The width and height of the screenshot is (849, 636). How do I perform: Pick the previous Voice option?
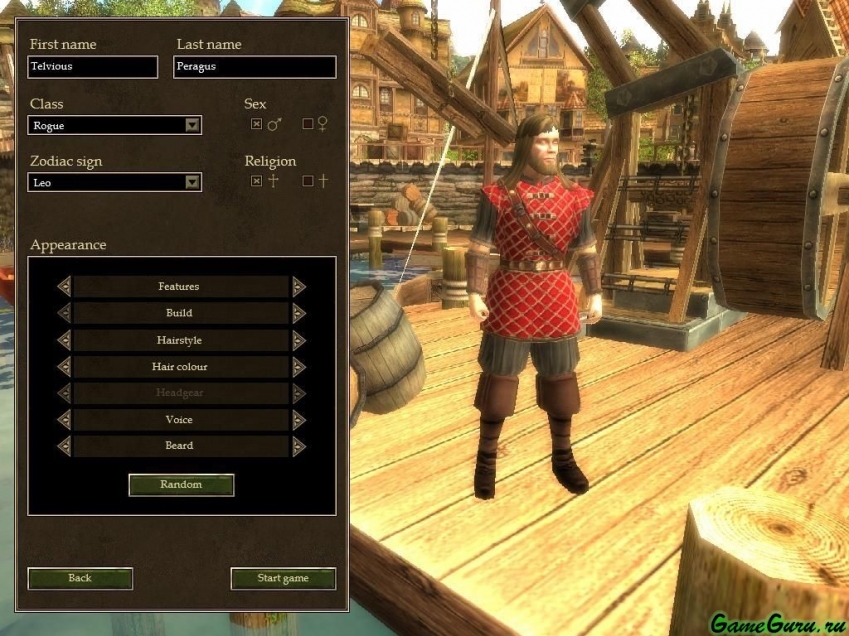point(64,420)
